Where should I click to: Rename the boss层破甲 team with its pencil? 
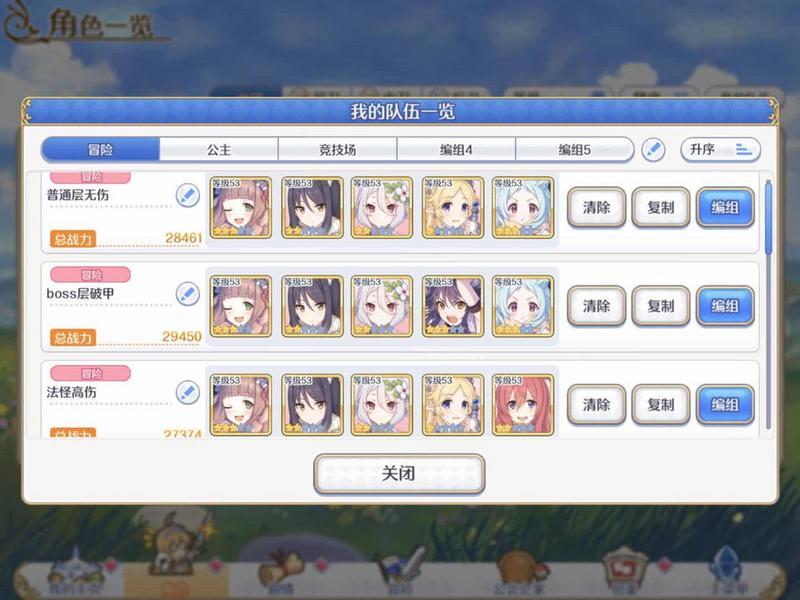pos(187,293)
